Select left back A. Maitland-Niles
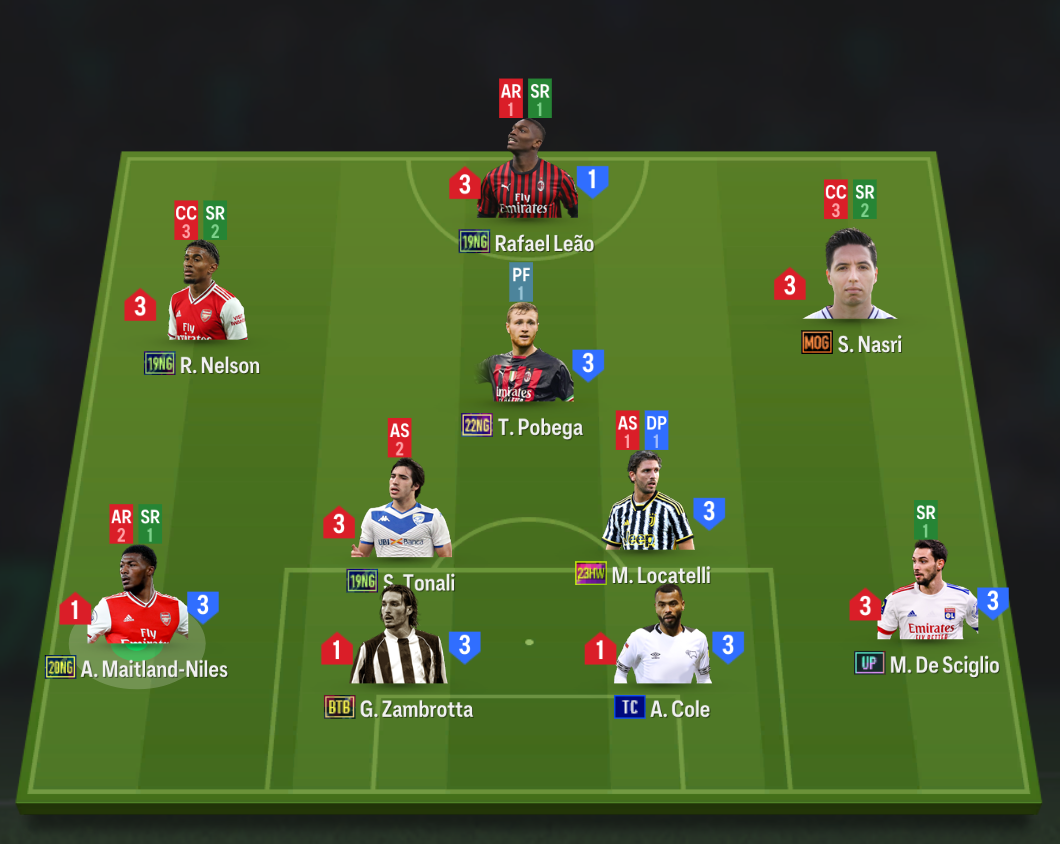Image resolution: width=1060 pixels, height=844 pixels. [x=138, y=603]
